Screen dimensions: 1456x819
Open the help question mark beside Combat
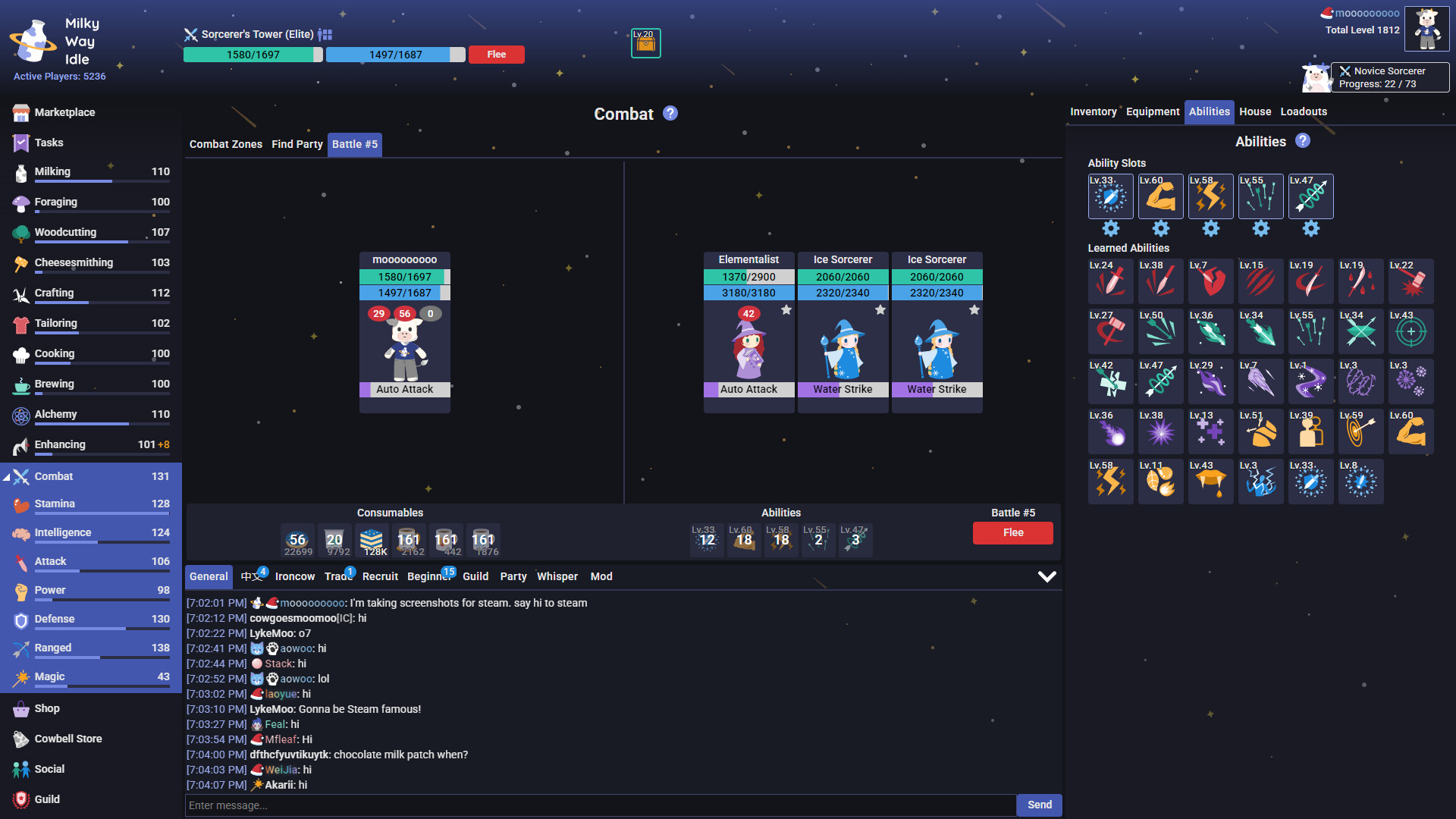[x=670, y=113]
